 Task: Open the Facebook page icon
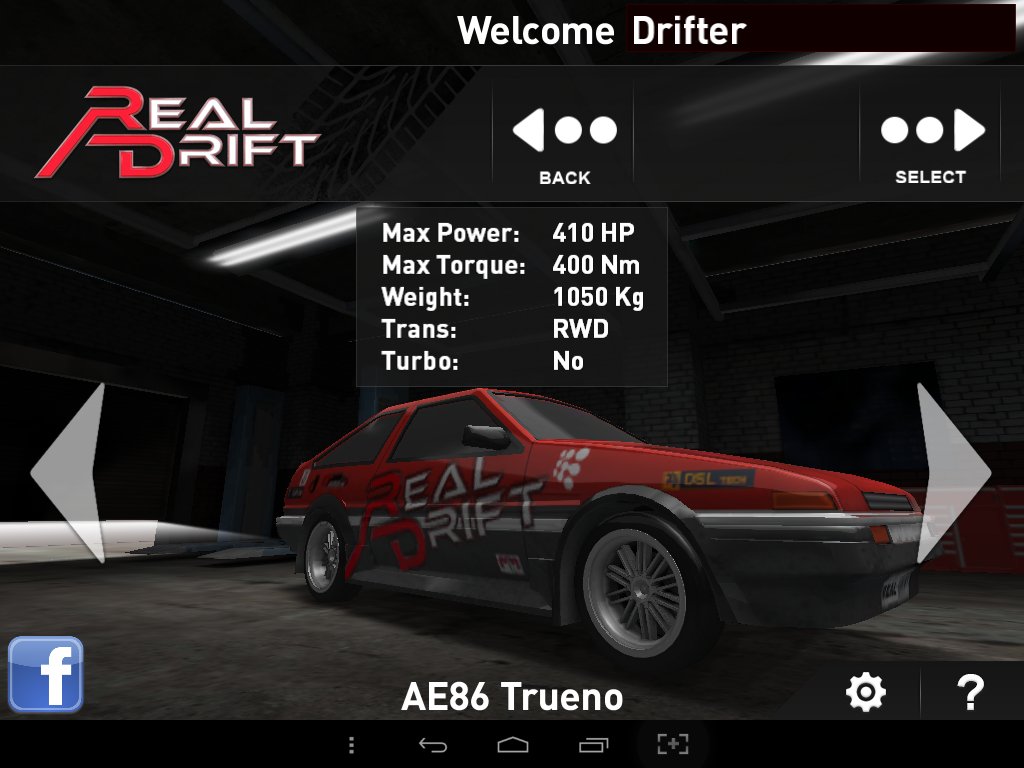[x=46, y=675]
